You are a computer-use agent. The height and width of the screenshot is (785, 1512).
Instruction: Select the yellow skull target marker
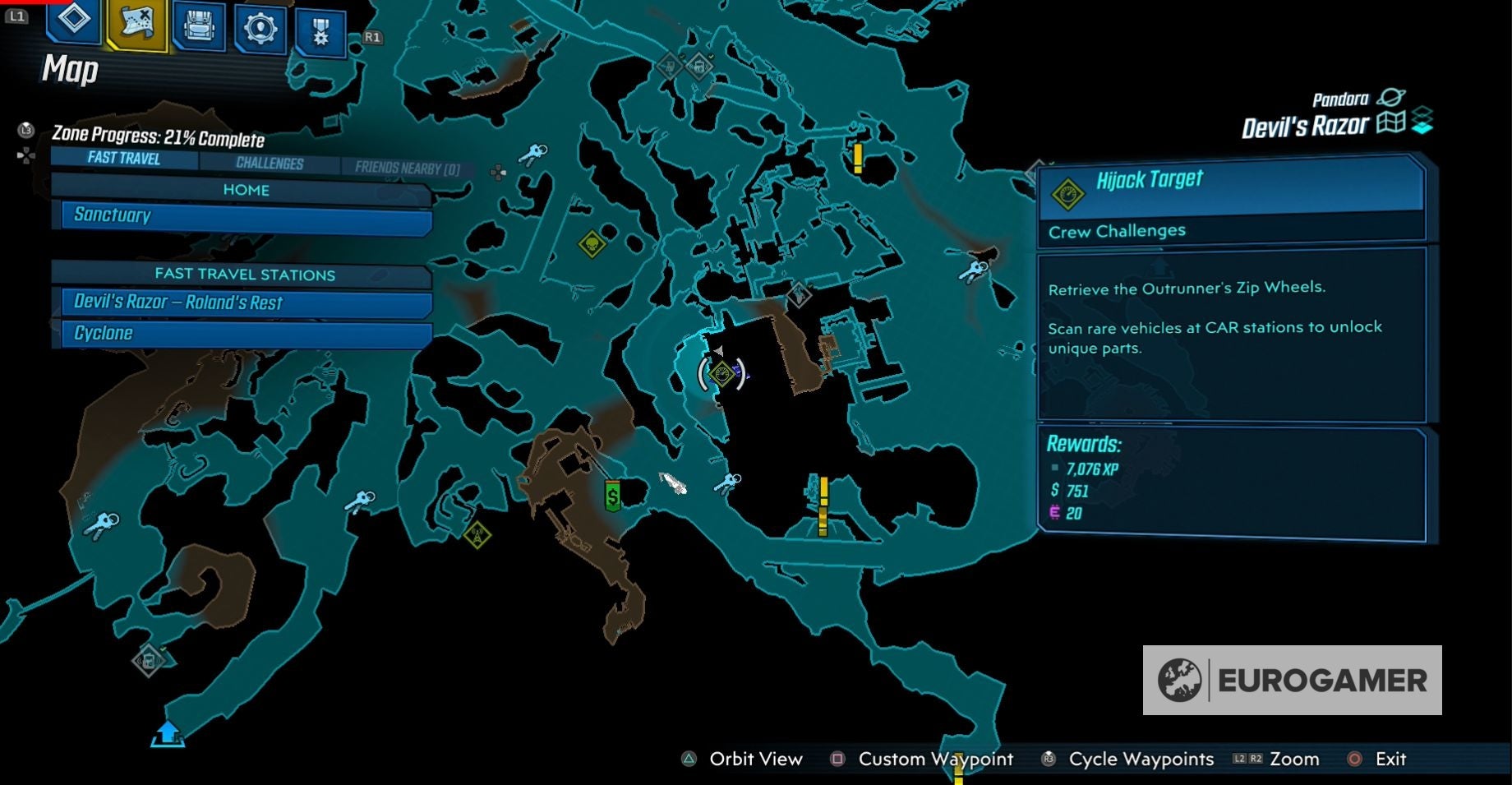click(x=592, y=243)
